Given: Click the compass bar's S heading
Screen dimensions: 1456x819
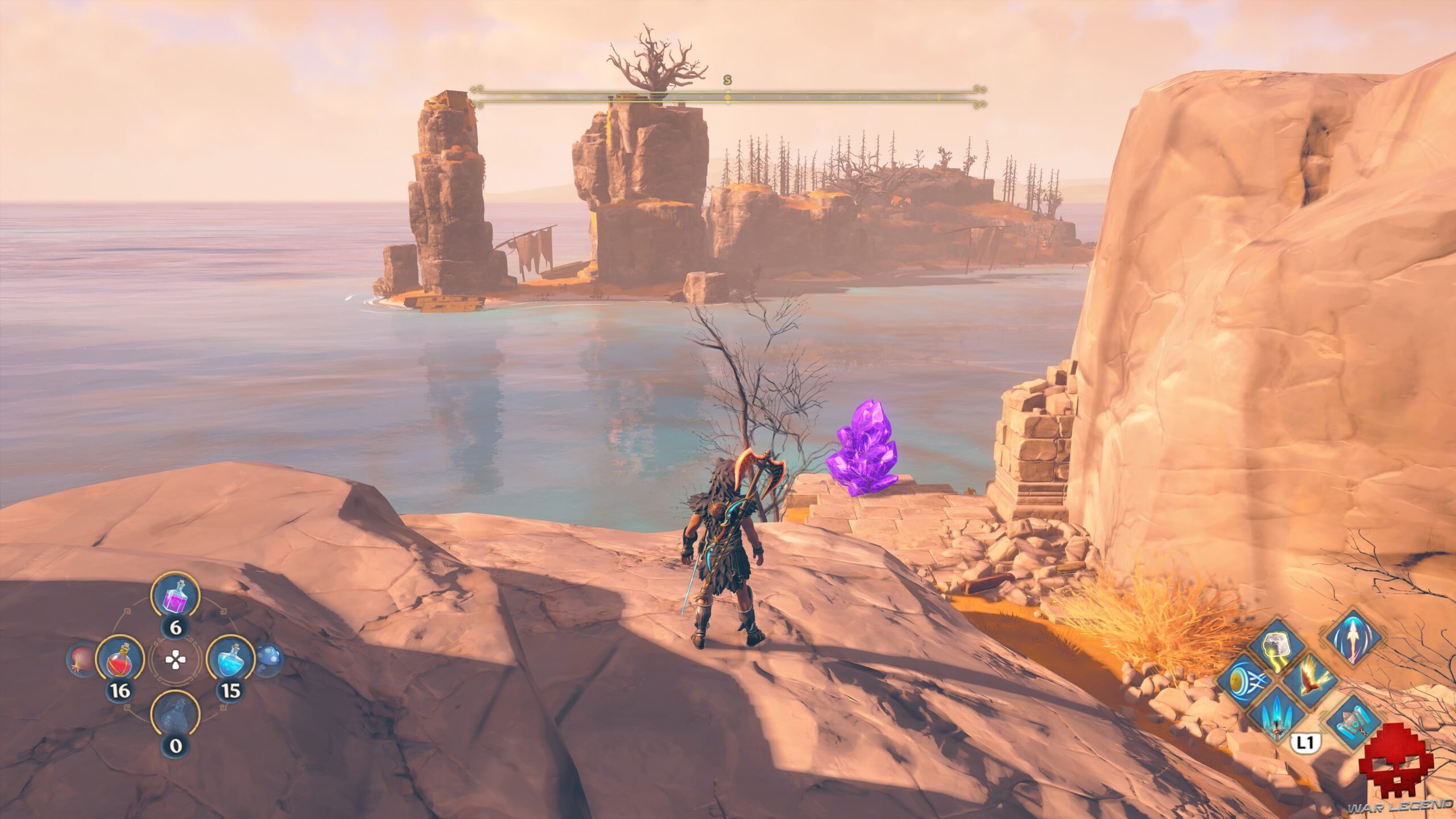Looking at the screenshot, I should 727,80.
